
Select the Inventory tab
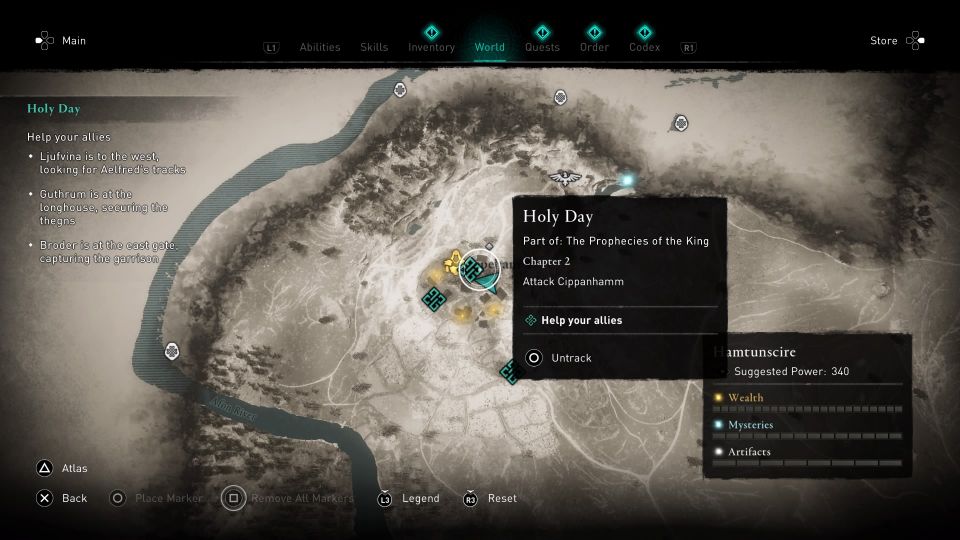click(431, 47)
